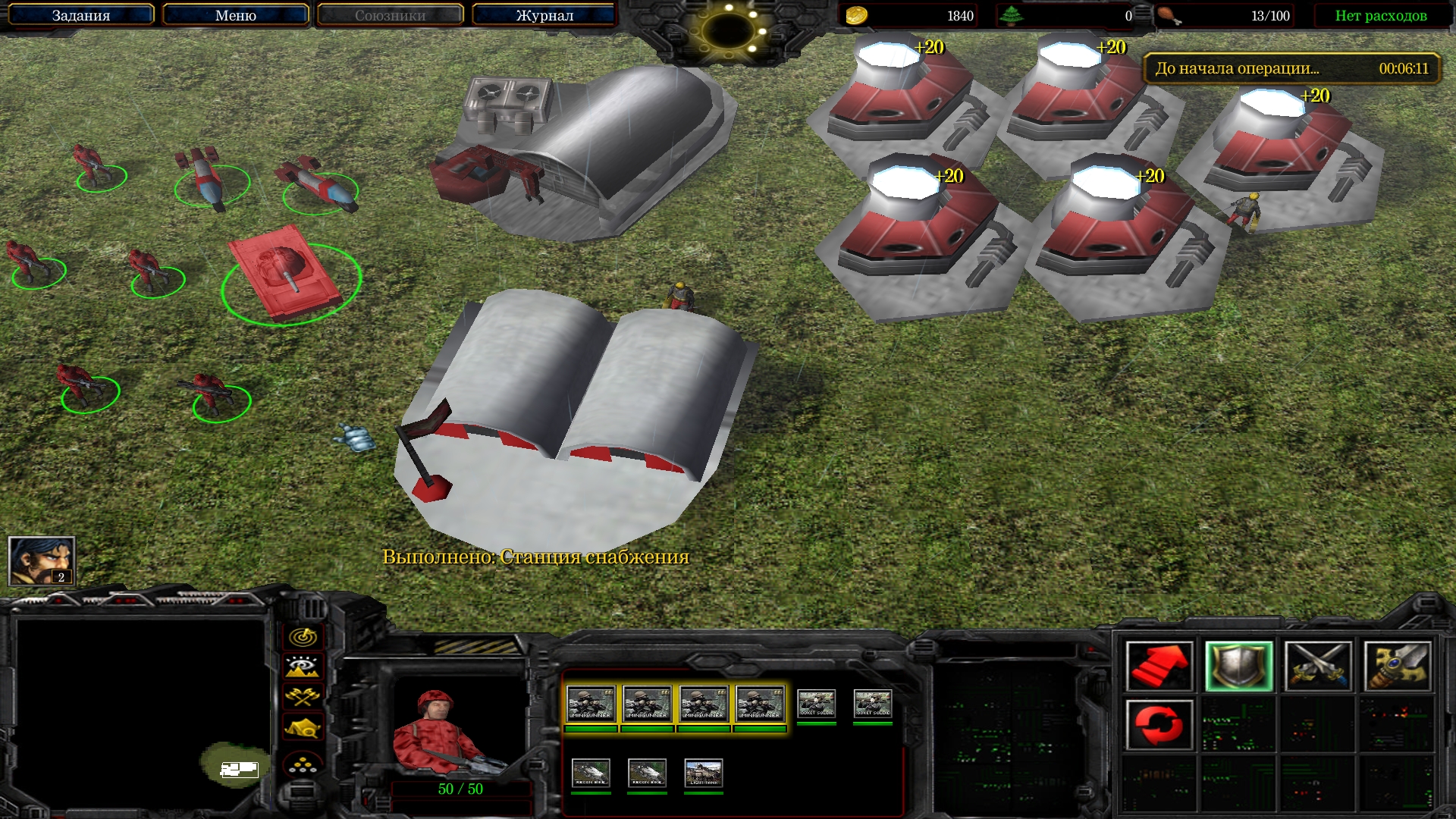Activate the minimap signal ping button
Viewport: 1456px width, 819px height.
tap(303, 637)
